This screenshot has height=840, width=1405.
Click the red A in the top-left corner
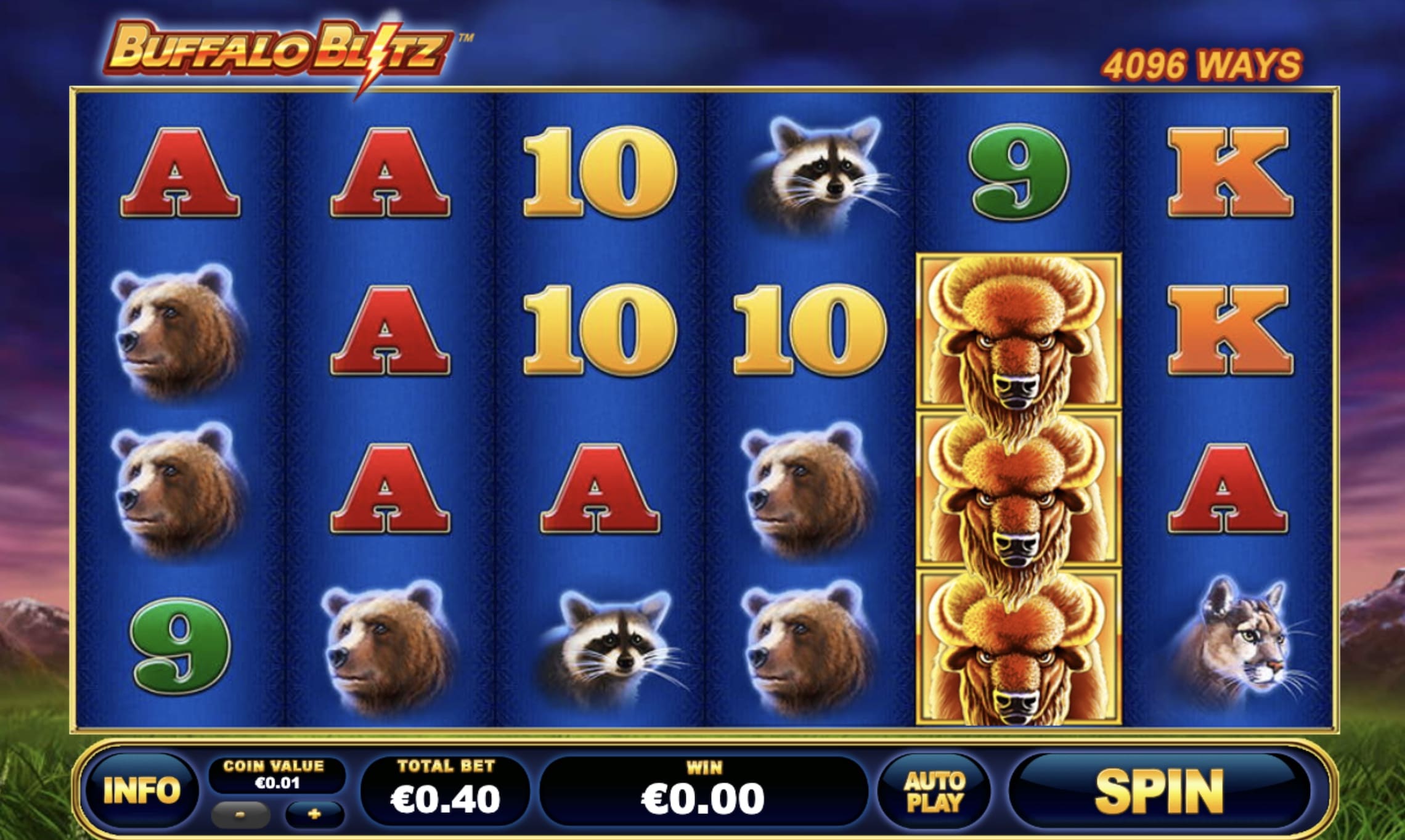click(179, 173)
